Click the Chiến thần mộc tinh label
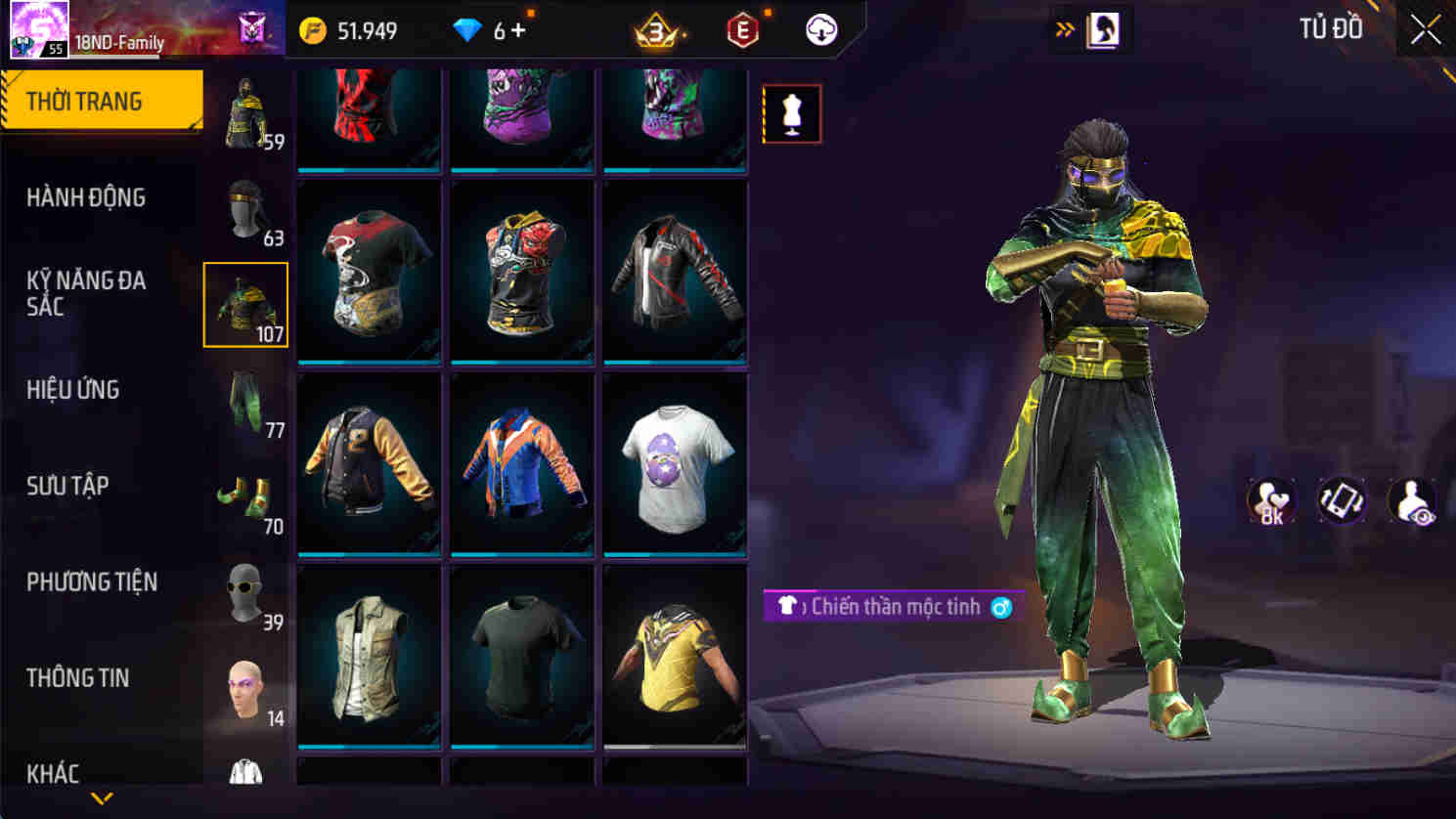1456x819 pixels. [x=892, y=606]
